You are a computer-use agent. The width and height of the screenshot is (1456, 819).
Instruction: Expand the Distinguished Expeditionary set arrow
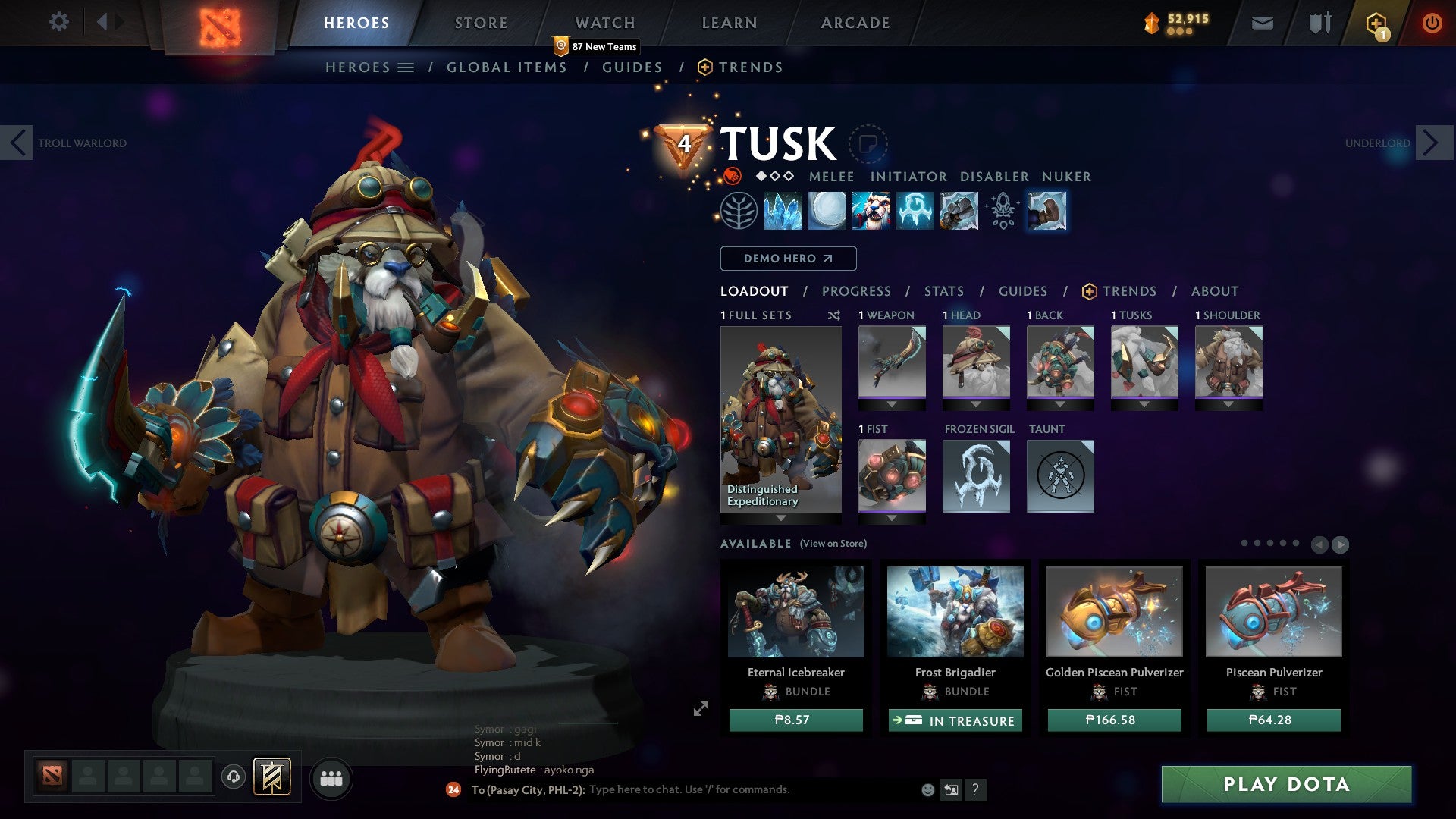(x=780, y=519)
